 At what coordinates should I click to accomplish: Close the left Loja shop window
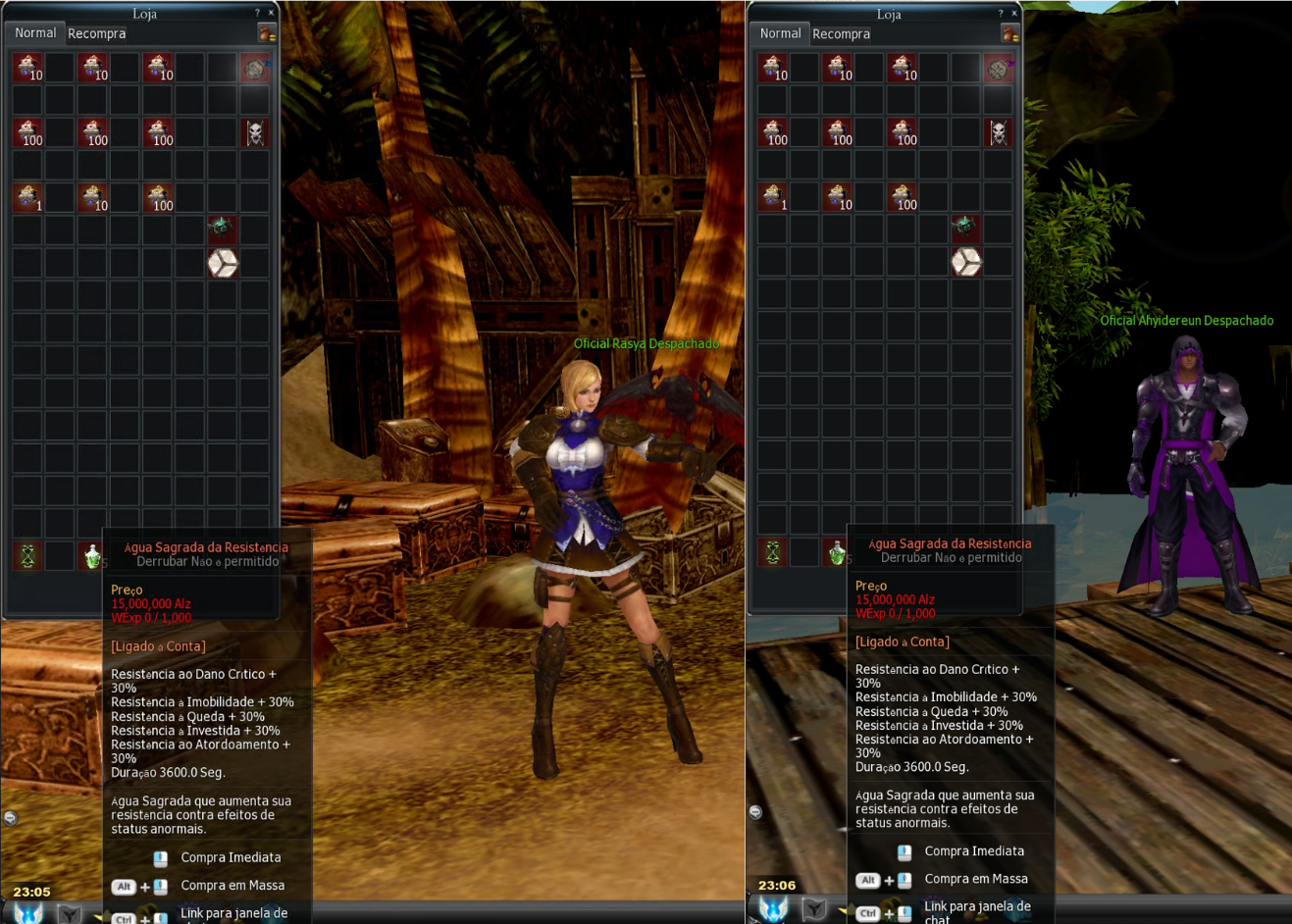click(272, 13)
